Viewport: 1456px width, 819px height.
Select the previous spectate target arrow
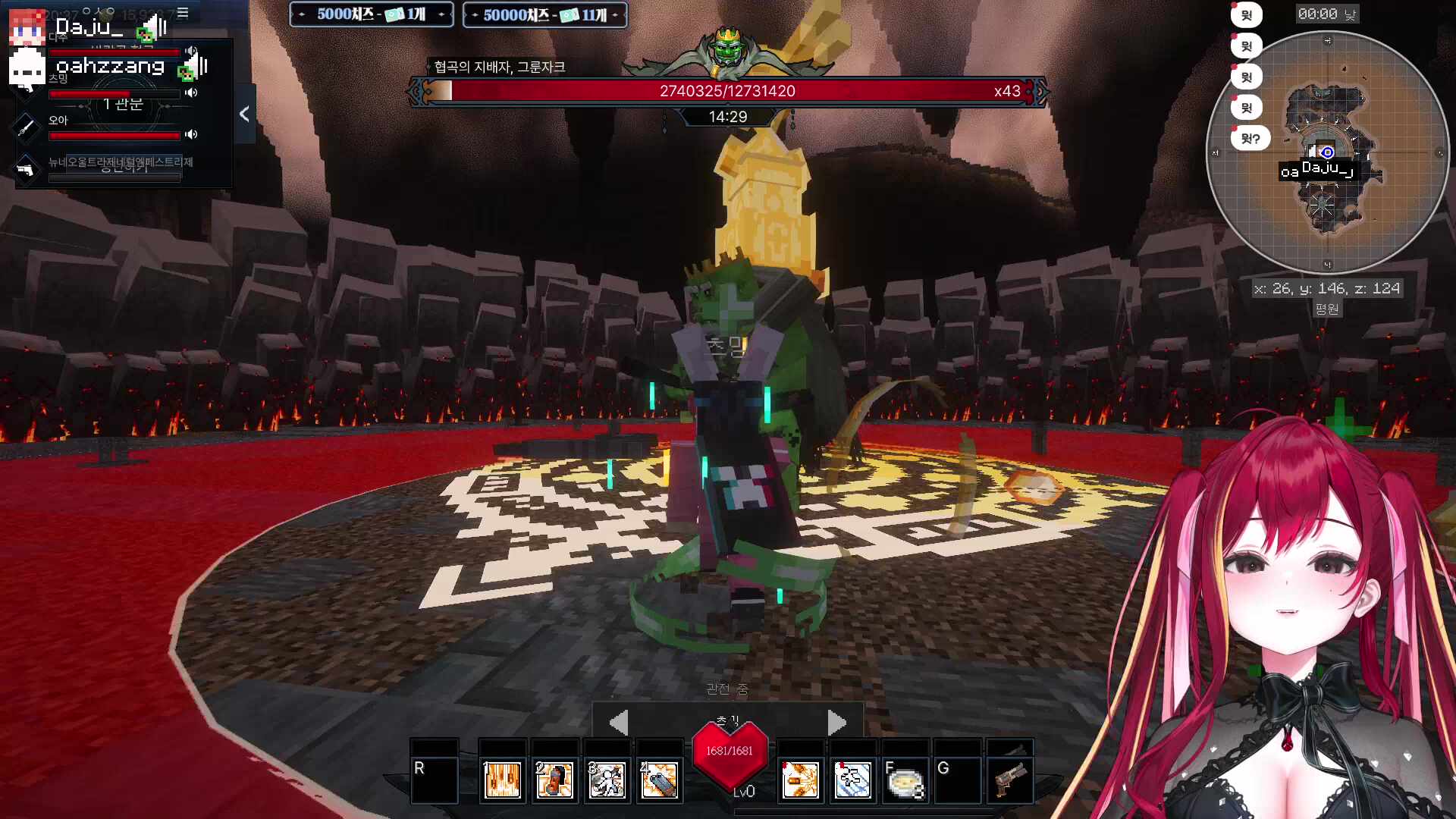[619, 722]
